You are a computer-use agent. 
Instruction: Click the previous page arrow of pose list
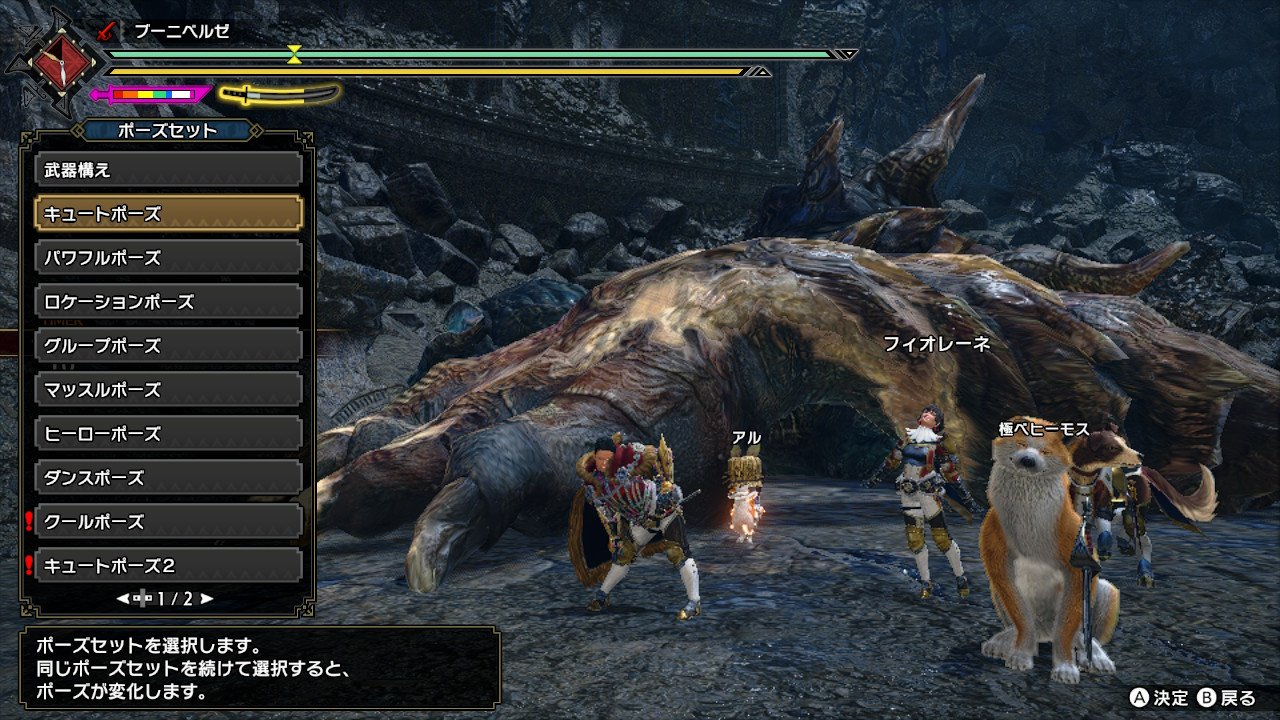pyautogui.click(x=123, y=599)
